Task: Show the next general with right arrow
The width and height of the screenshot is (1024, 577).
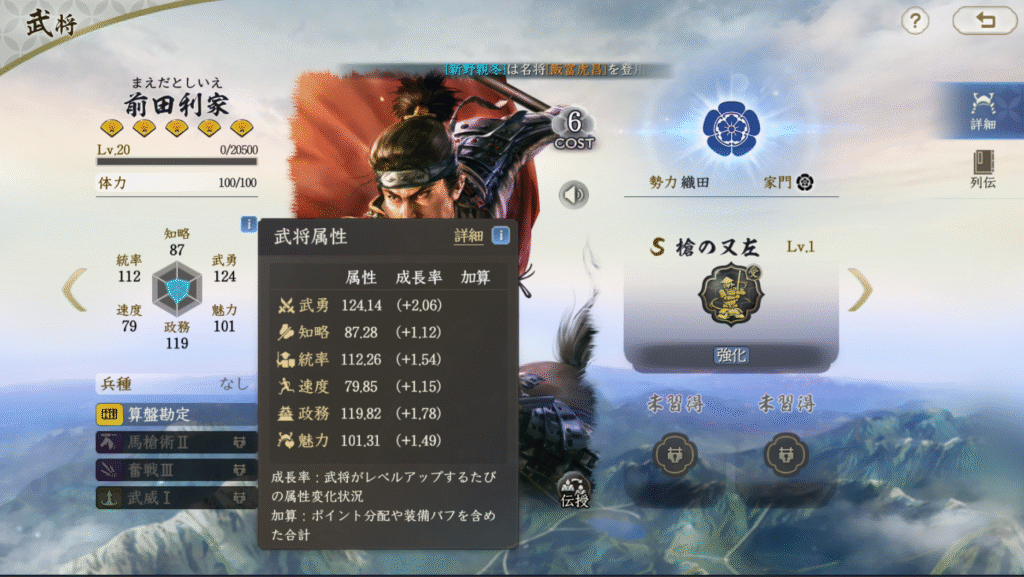Action: pos(859,290)
